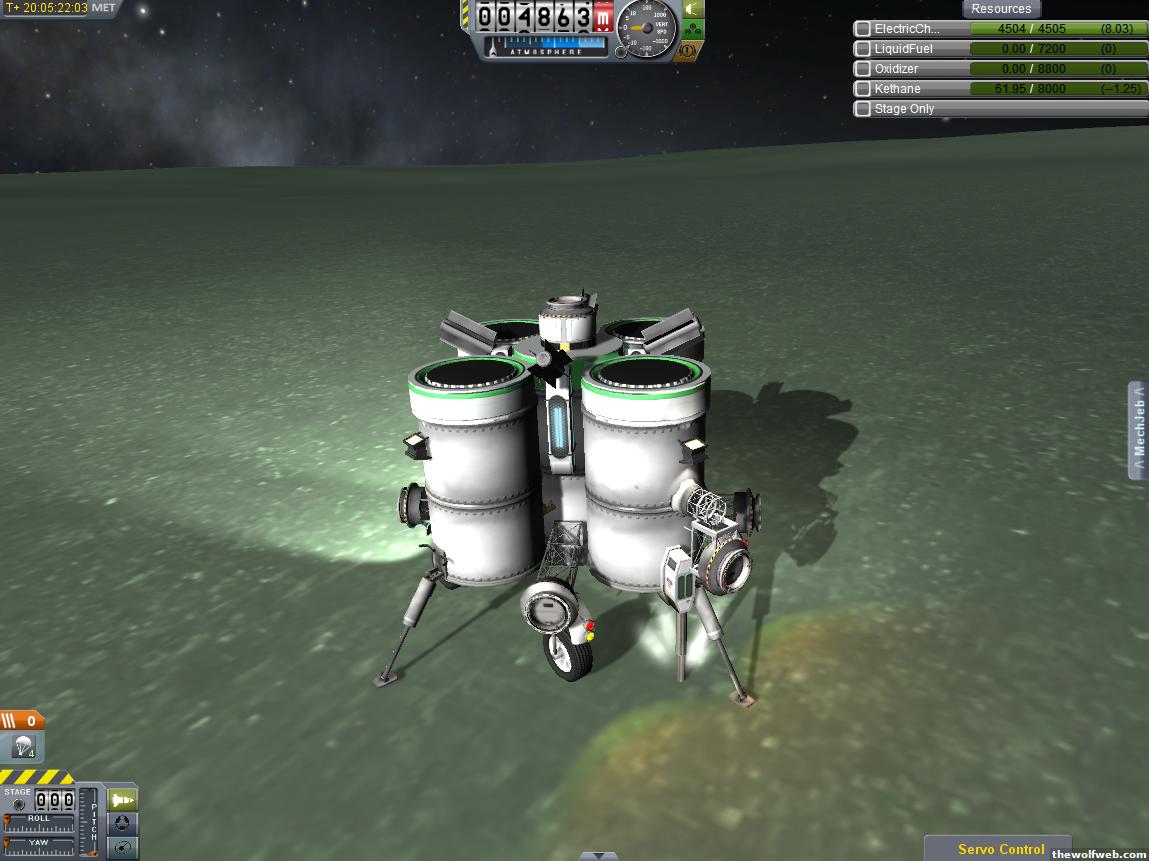This screenshot has width=1149, height=861.
Task: Switch to staging mode with the rocket button
Action: coord(122,800)
